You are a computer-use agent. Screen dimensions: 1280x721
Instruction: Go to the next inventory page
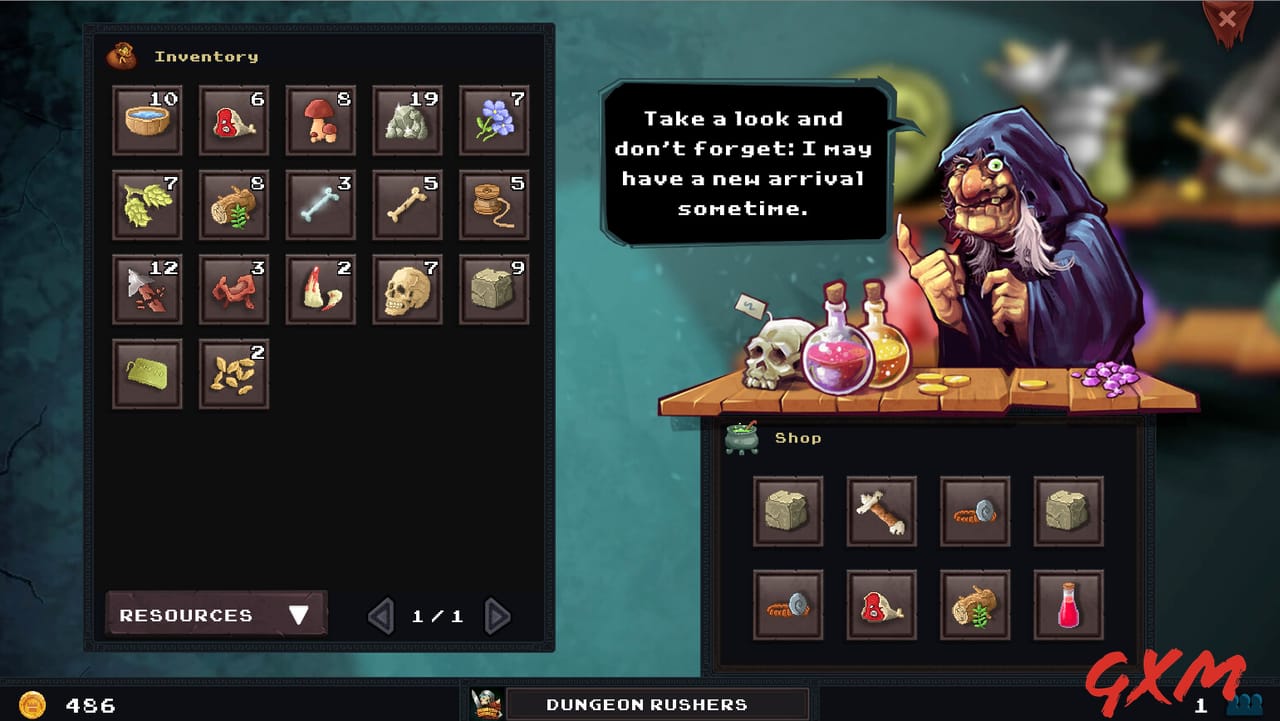tap(497, 616)
